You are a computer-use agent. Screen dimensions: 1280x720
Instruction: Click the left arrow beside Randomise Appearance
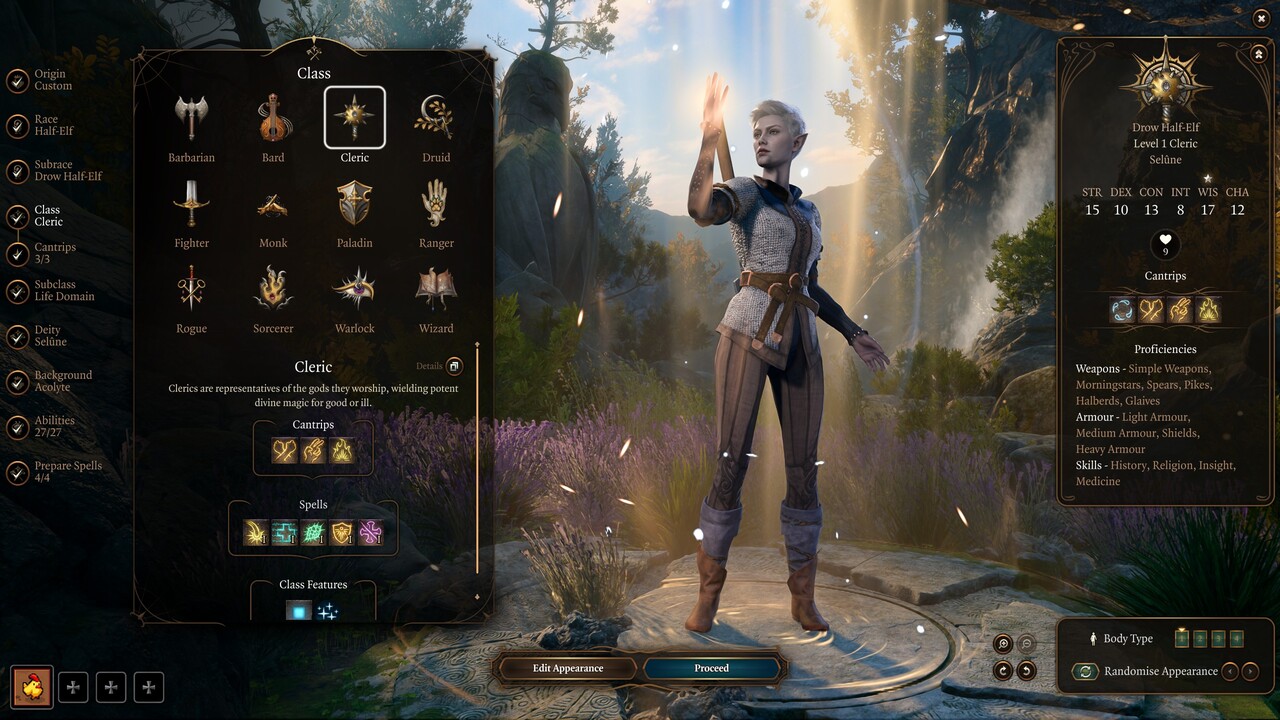(1228, 671)
